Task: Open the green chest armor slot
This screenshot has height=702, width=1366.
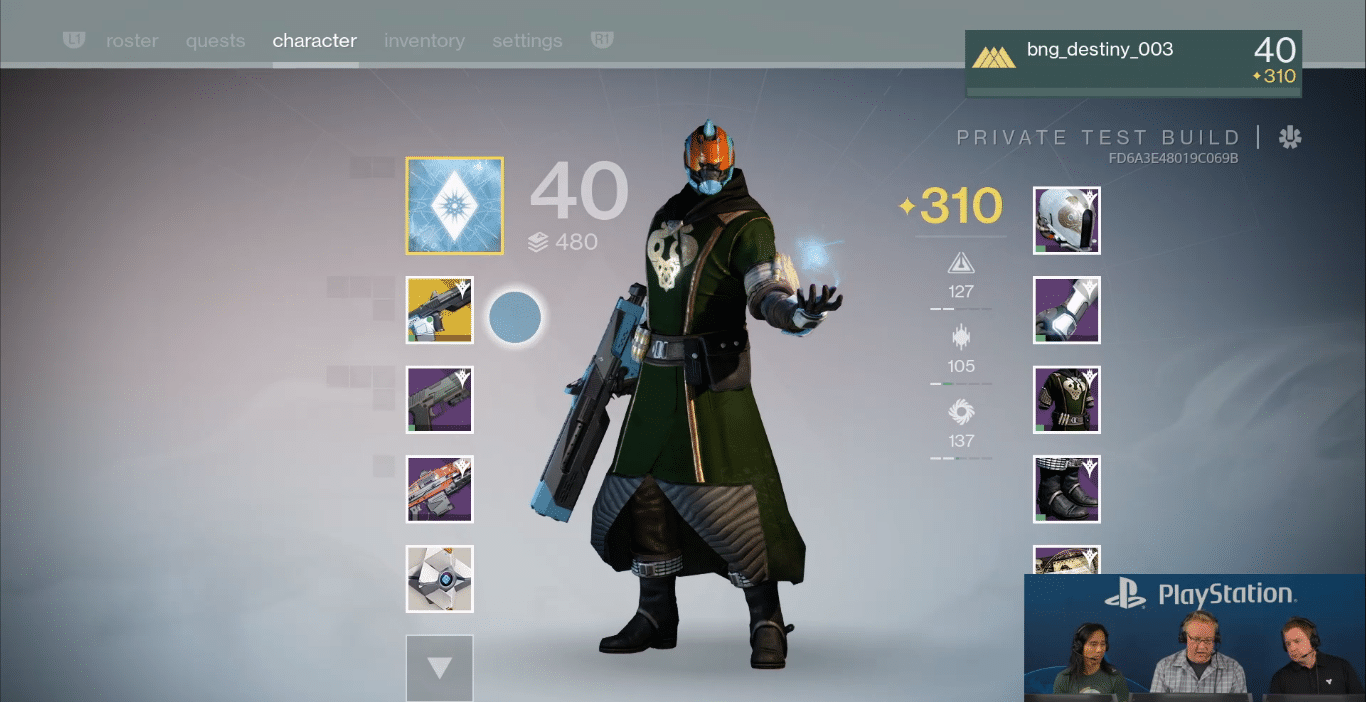Action: click(x=1066, y=400)
